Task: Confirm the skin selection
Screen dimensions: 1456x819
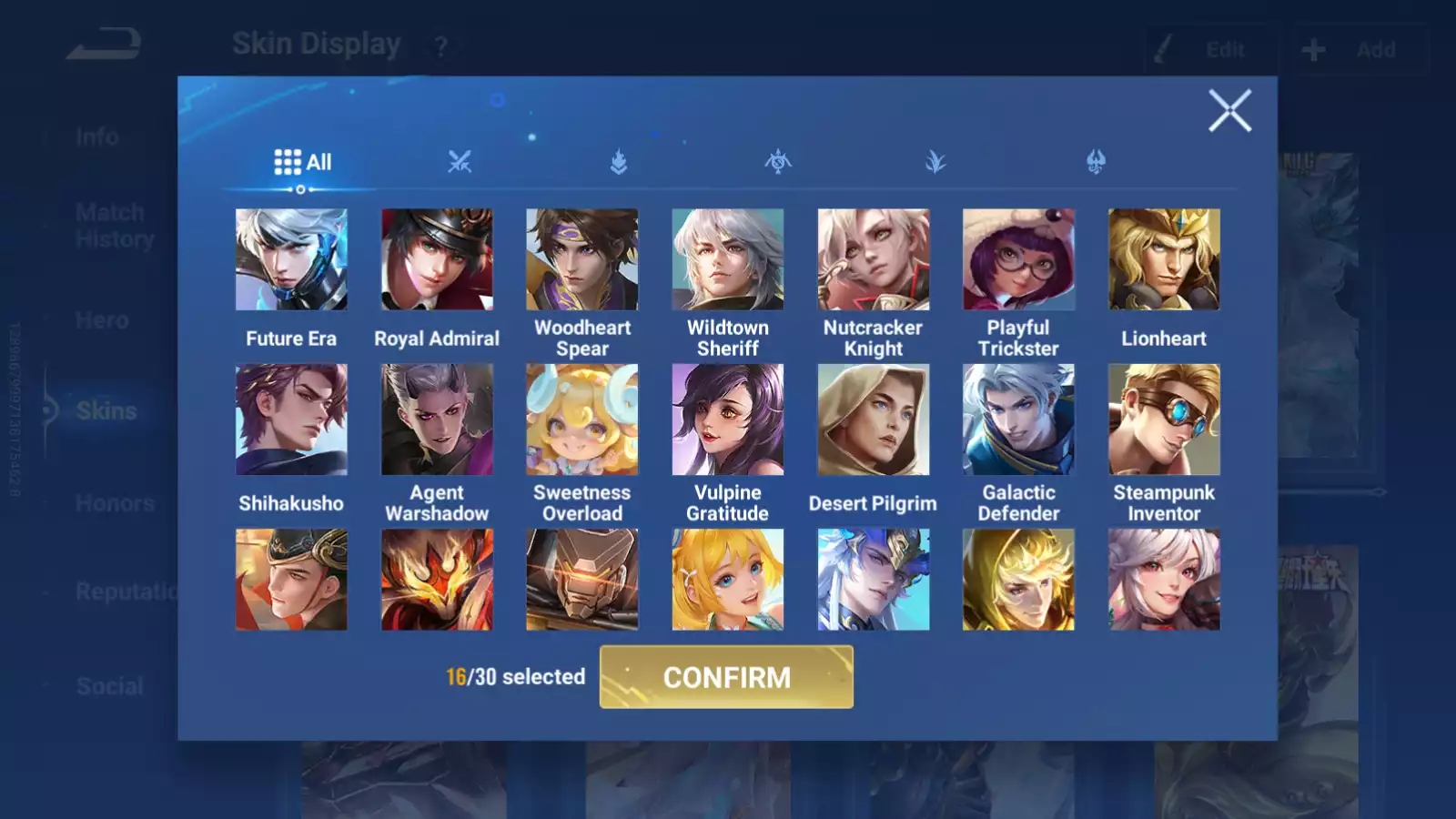Action: tap(726, 677)
